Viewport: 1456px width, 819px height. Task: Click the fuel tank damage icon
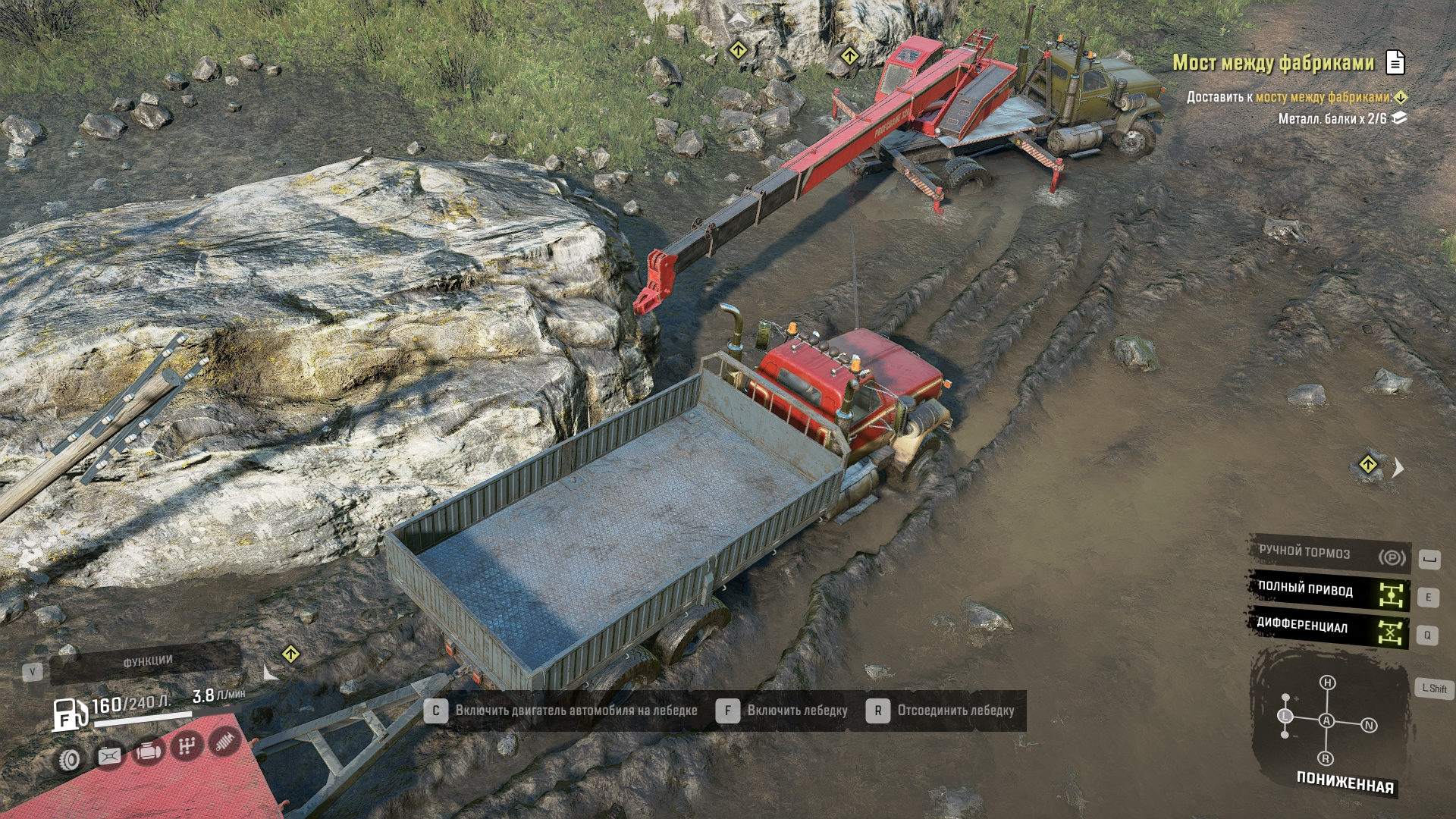tap(109, 756)
